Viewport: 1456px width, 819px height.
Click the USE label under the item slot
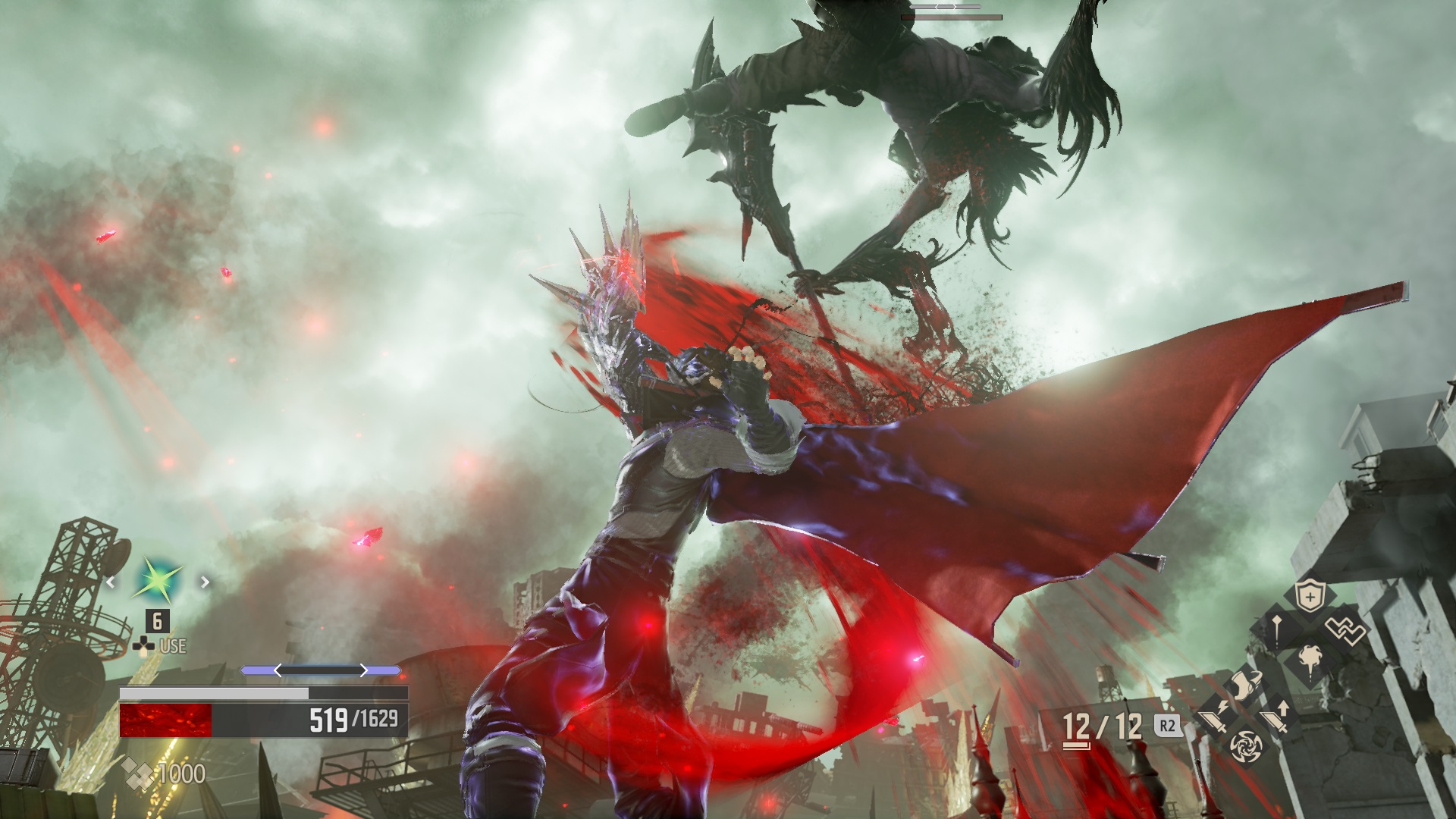coord(173,646)
